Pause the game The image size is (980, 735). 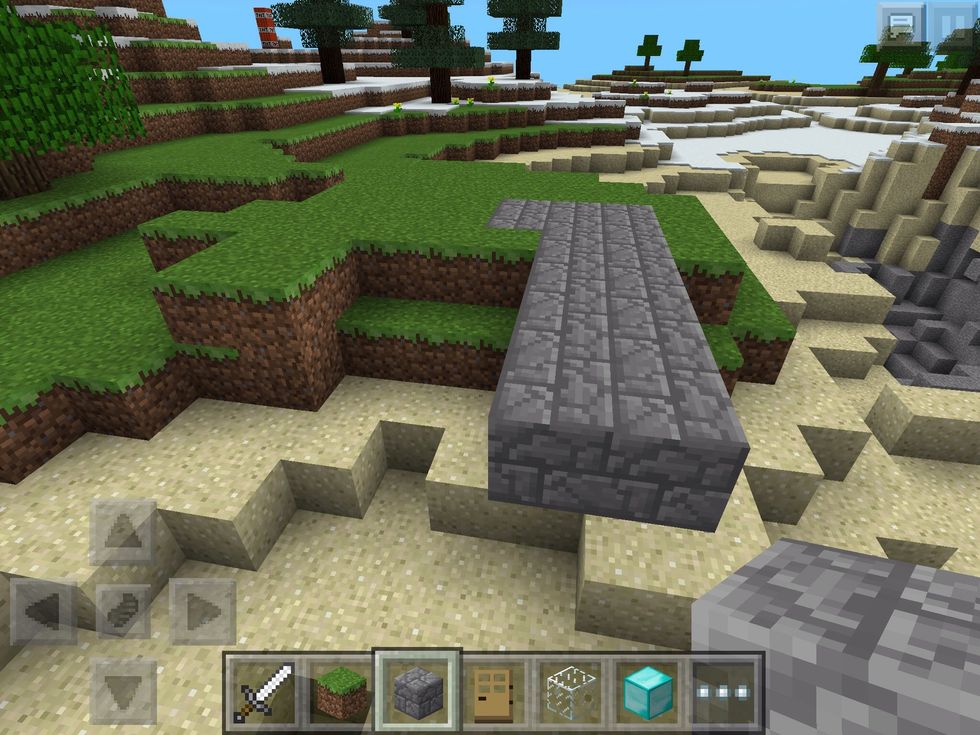[955, 24]
